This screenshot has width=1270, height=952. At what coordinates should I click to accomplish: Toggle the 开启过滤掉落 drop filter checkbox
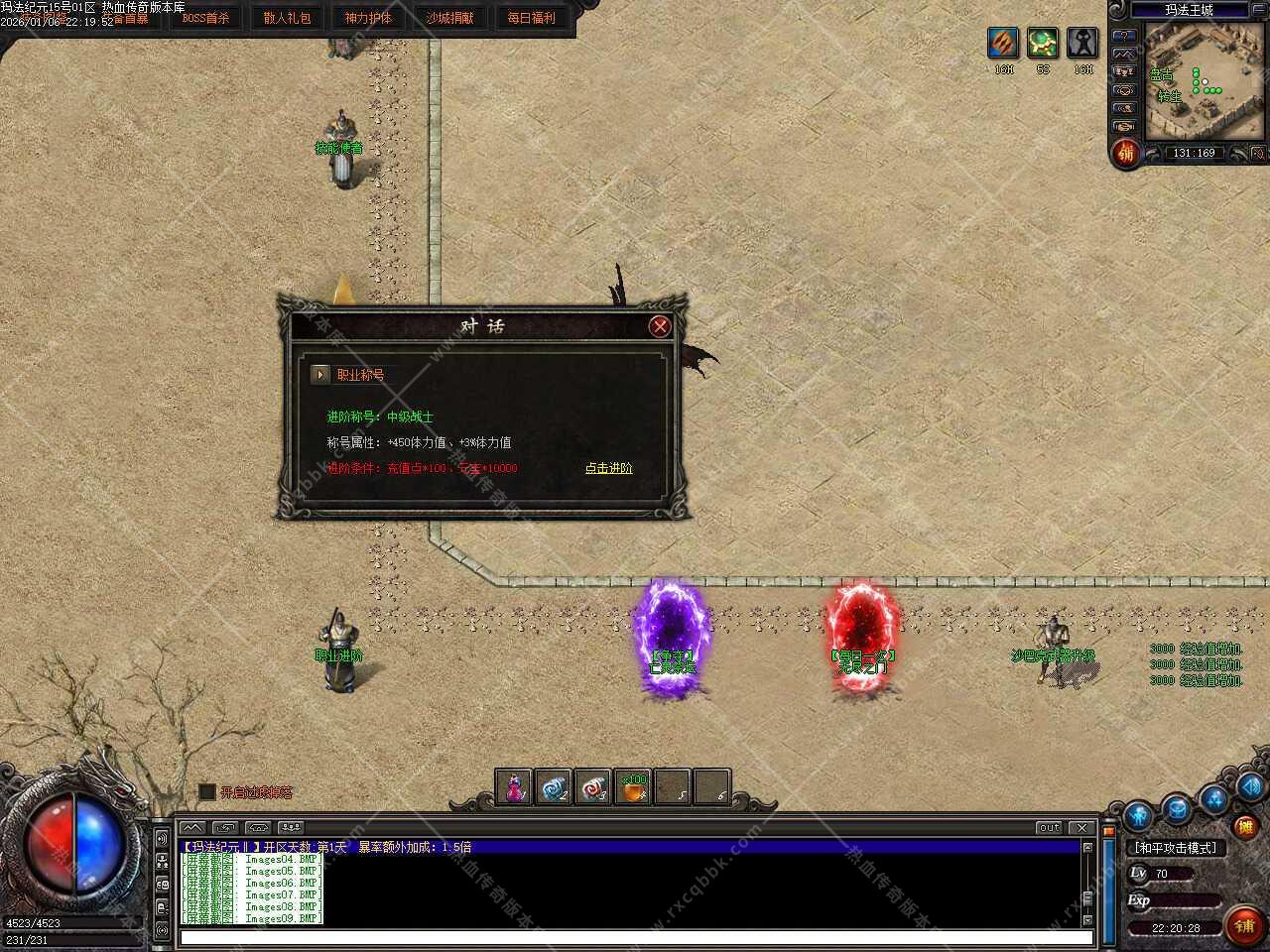(x=207, y=791)
